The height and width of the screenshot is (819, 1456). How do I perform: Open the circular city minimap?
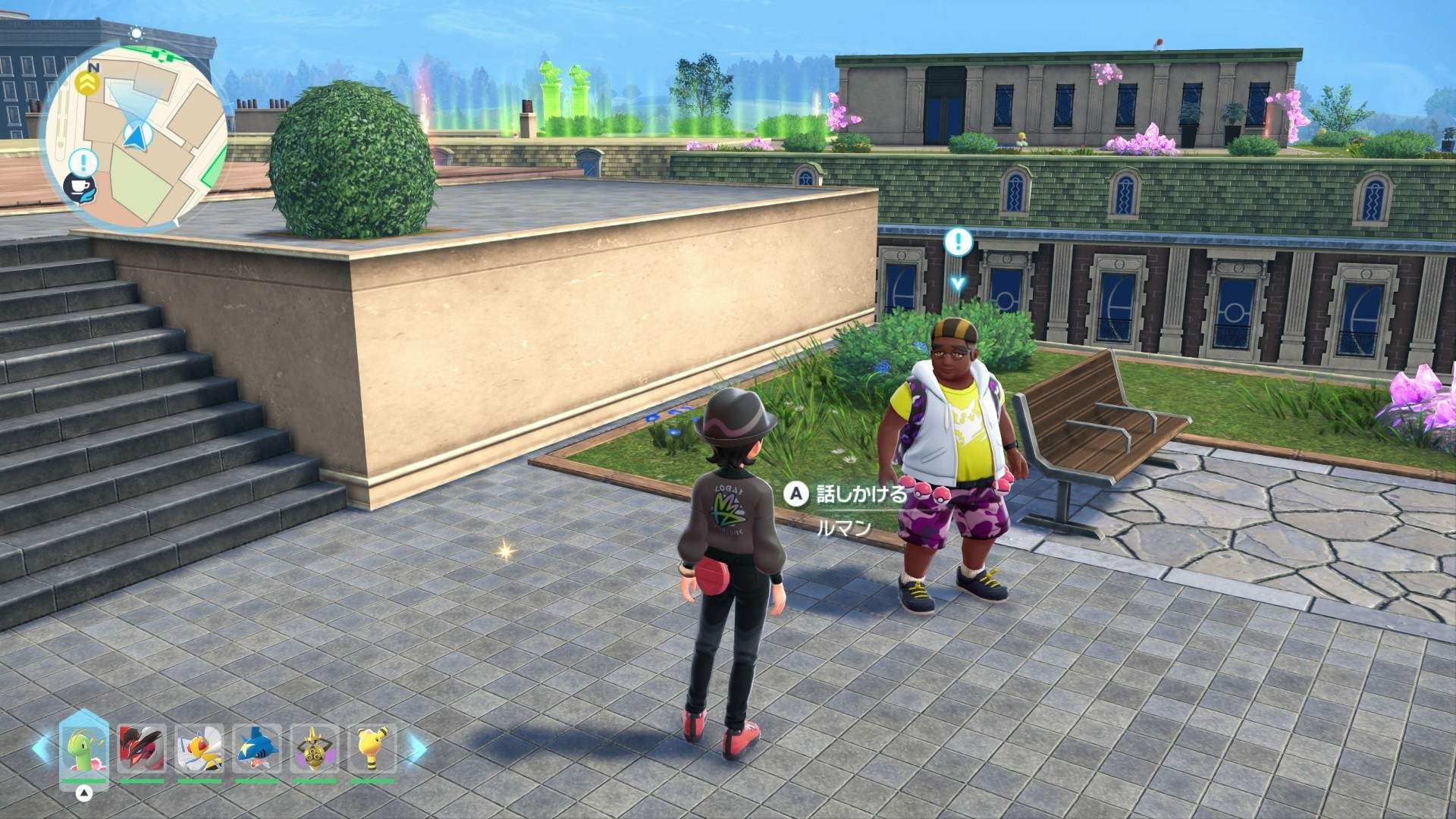[136, 136]
